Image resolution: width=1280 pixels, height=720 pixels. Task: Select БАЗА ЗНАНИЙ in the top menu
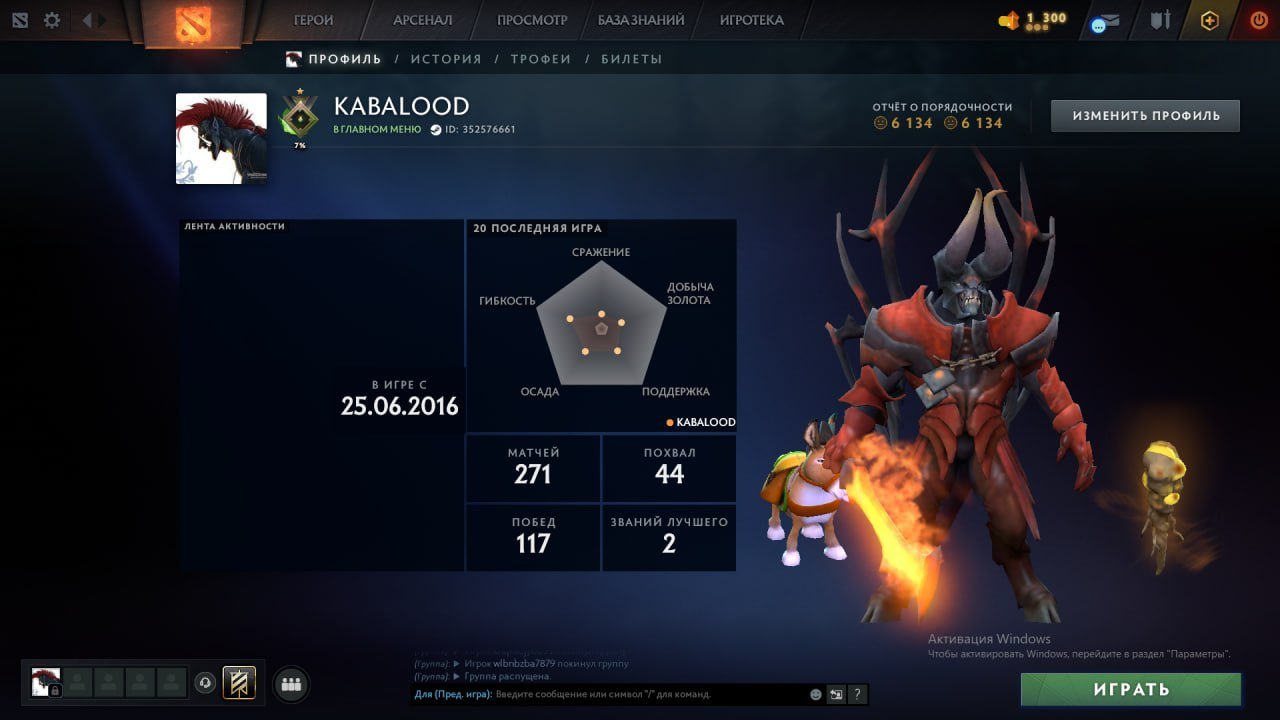(x=641, y=20)
